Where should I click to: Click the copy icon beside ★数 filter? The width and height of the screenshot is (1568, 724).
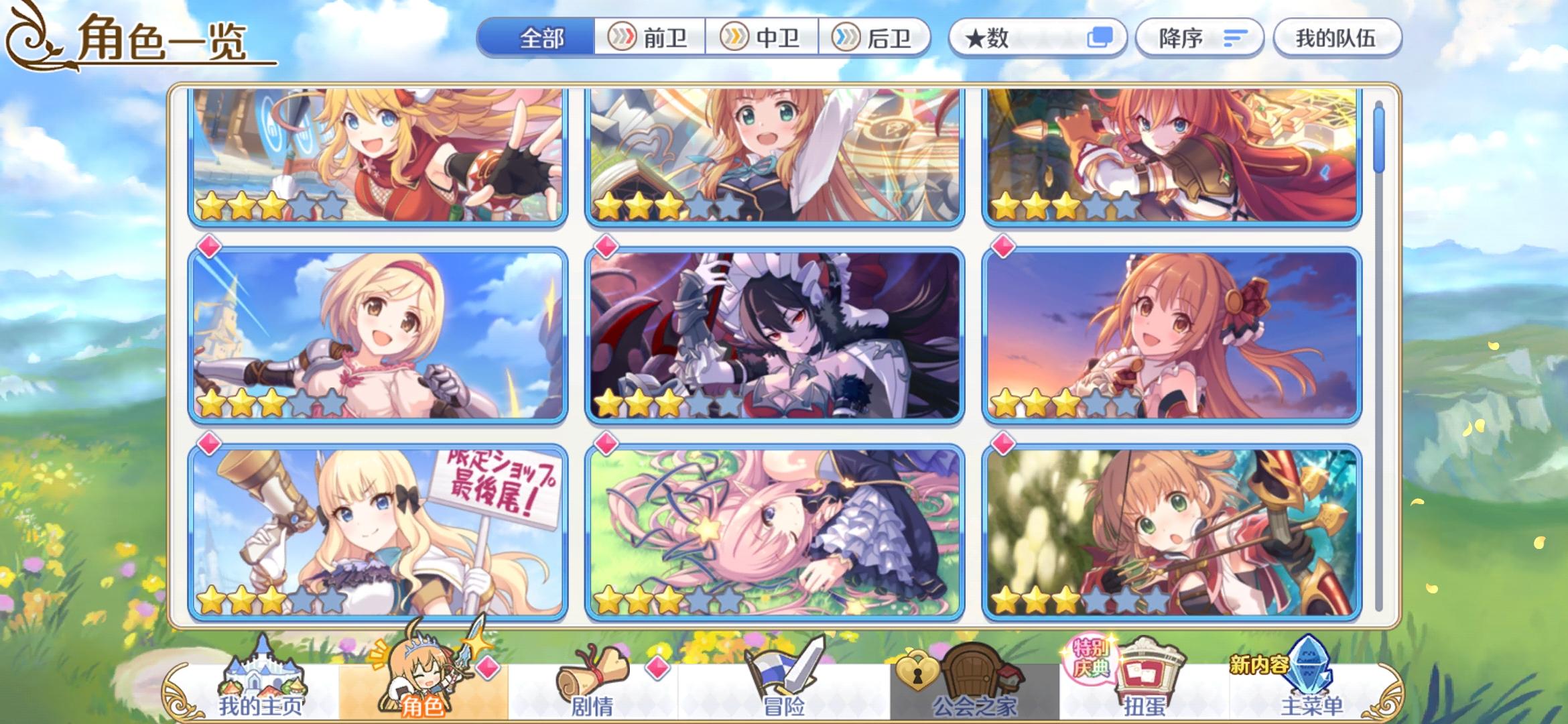pos(1103,38)
